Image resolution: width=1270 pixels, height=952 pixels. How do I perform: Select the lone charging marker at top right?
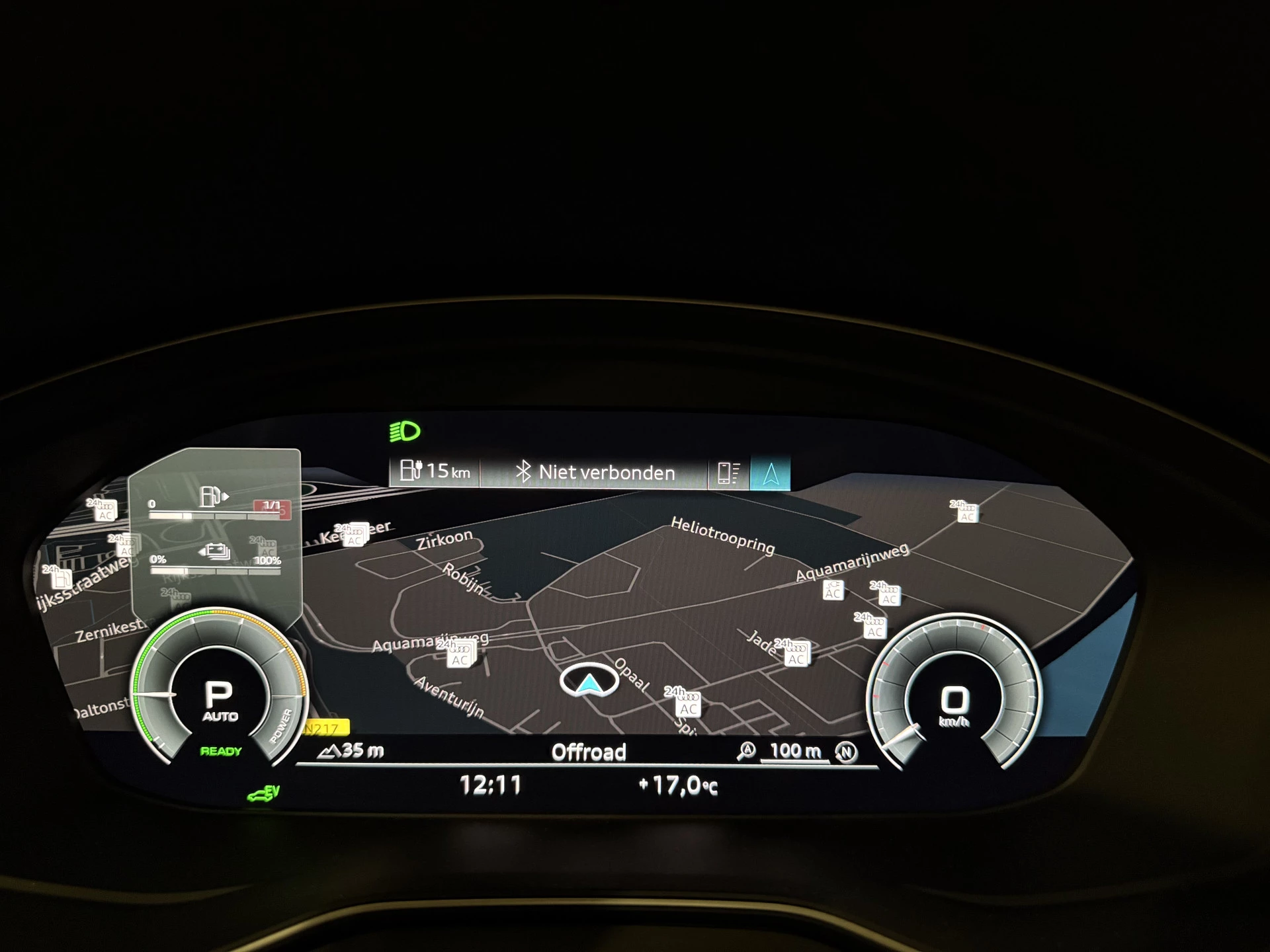pos(966,512)
